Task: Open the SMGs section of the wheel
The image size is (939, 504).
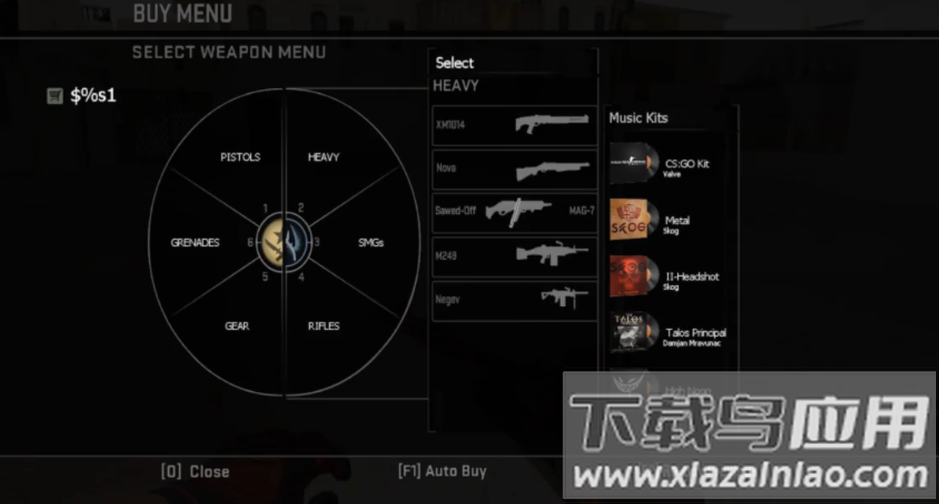Action: coord(370,242)
